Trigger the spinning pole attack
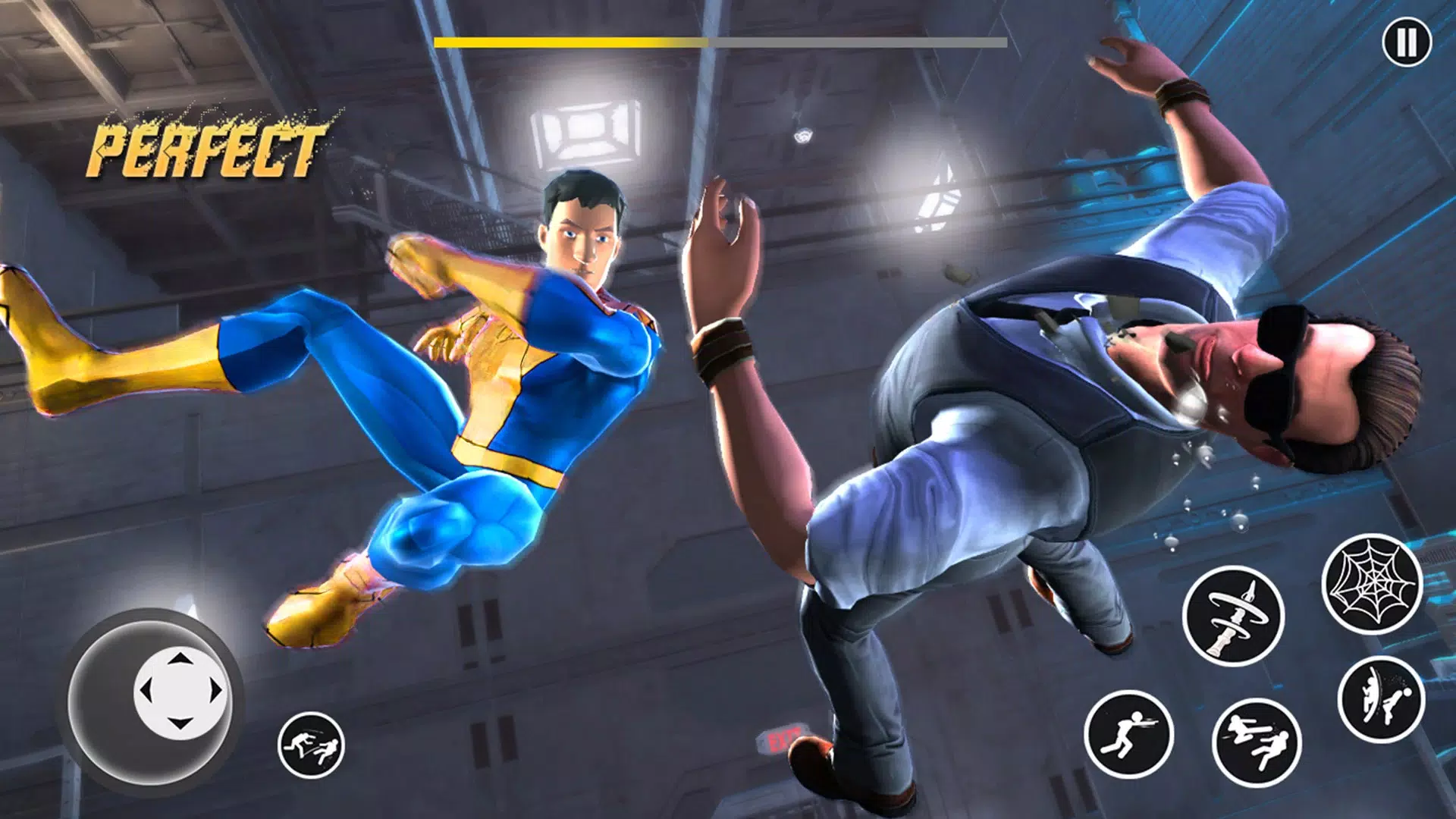Image resolution: width=1456 pixels, height=819 pixels. click(x=1233, y=616)
